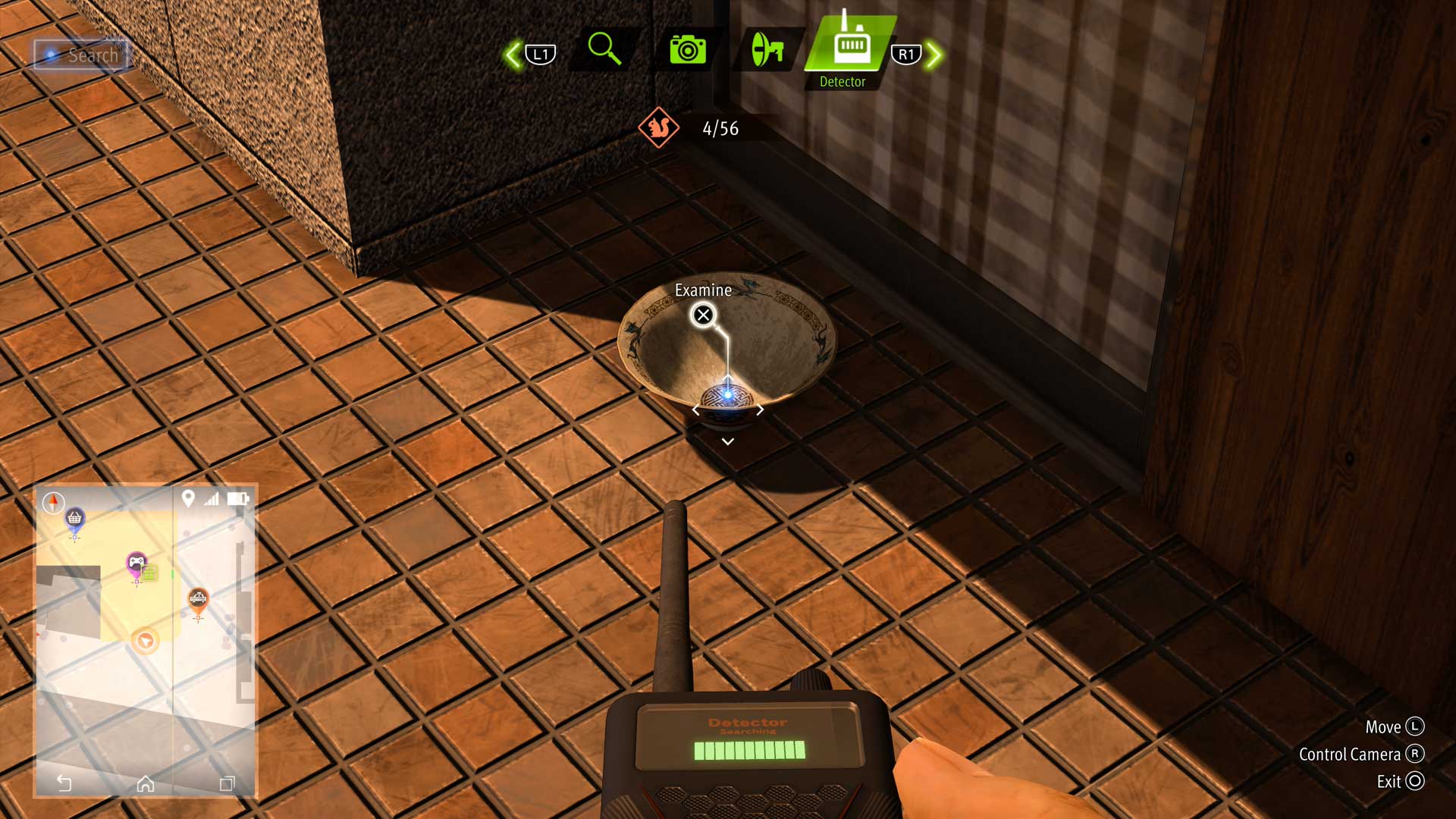Click the player arrow on the minimap
The height and width of the screenshot is (819, 1456).
145,641
